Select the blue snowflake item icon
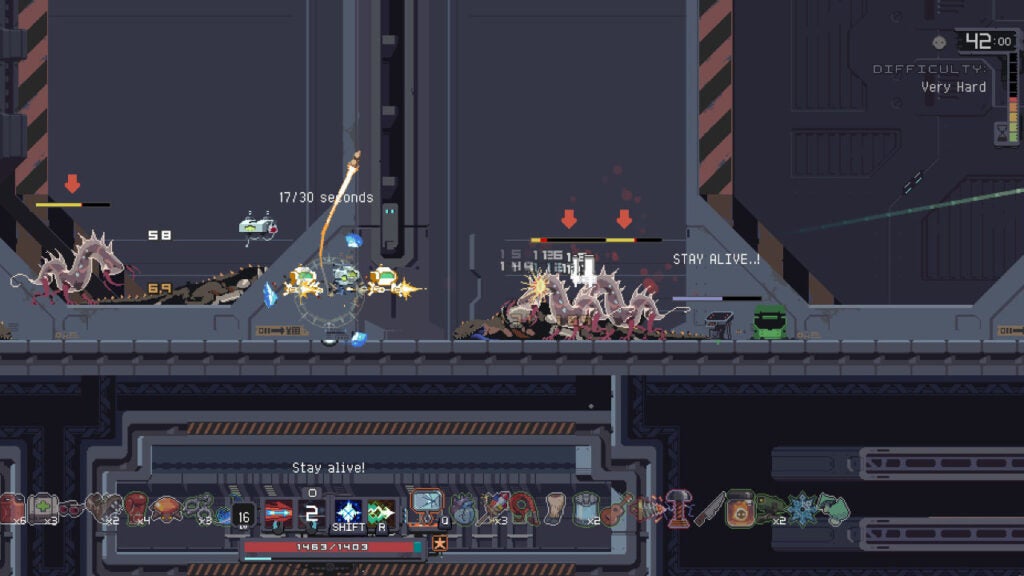This screenshot has width=1024, height=576. click(801, 509)
